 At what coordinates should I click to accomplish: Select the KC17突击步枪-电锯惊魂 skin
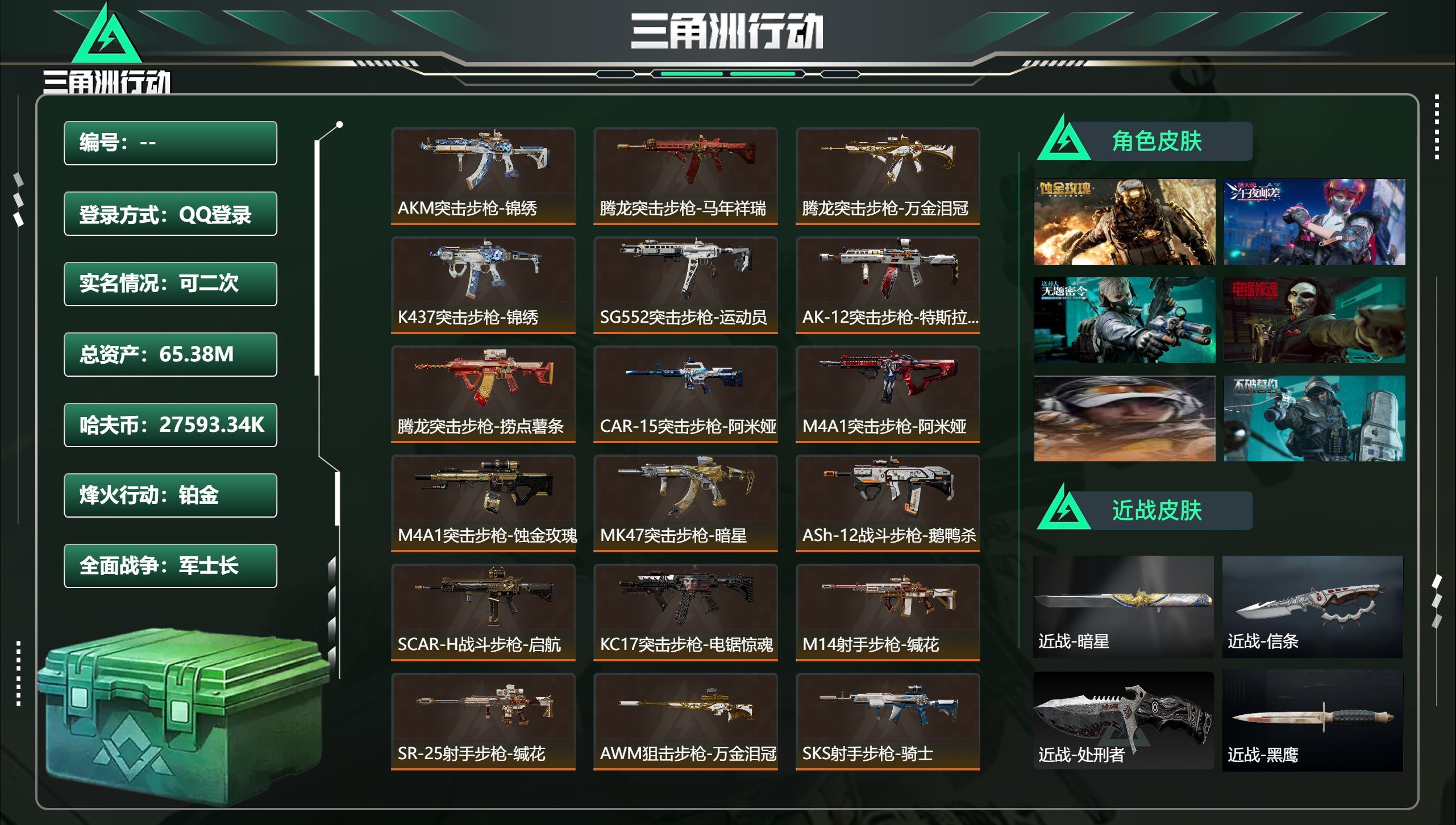click(x=685, y=612)
